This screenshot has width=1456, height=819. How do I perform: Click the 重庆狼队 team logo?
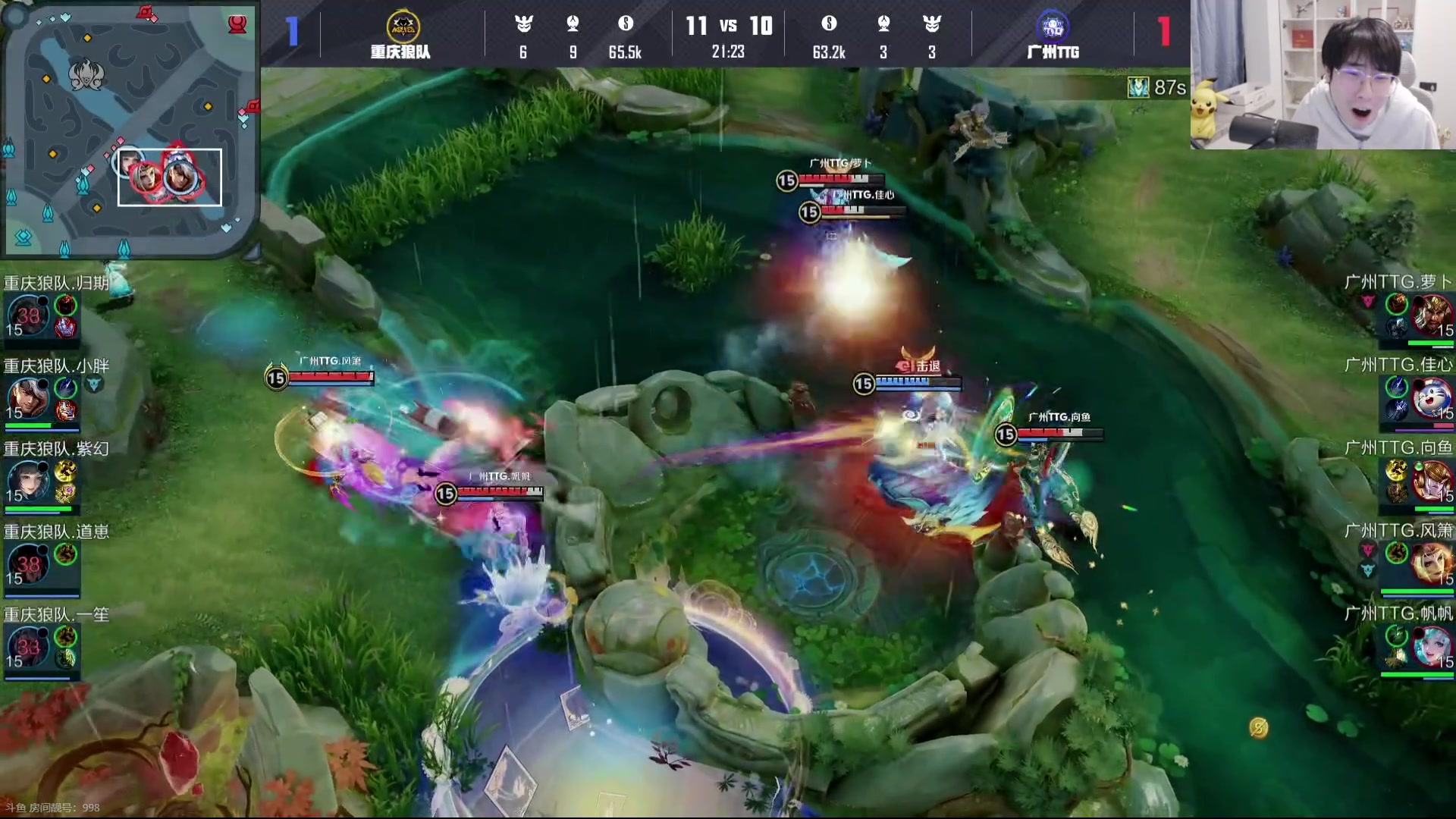402,27
